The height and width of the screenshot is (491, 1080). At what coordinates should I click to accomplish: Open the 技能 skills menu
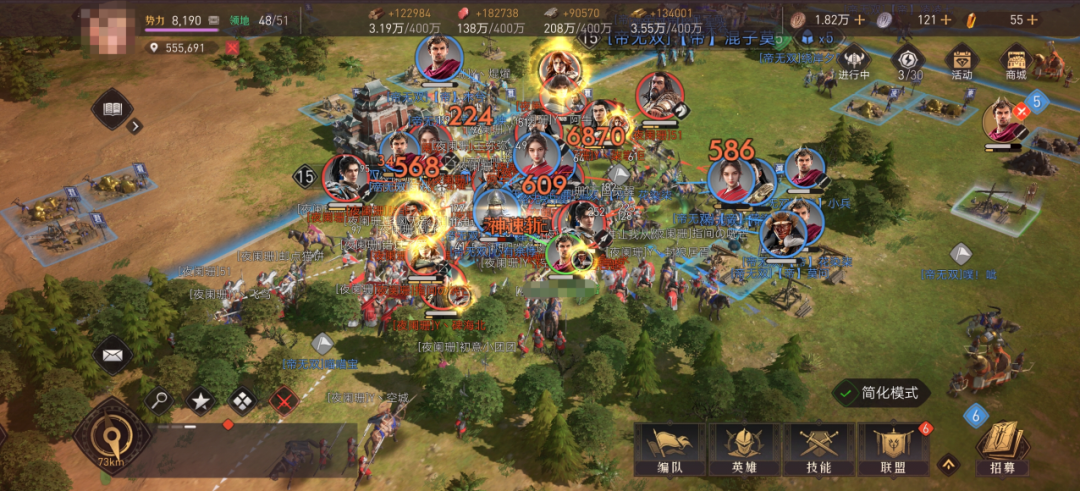[x=818, y=449]
